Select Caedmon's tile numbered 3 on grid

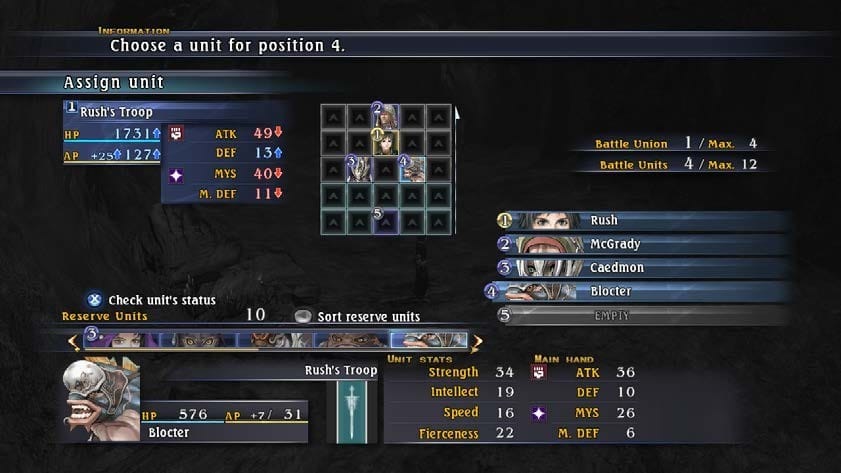click(360, 169)
